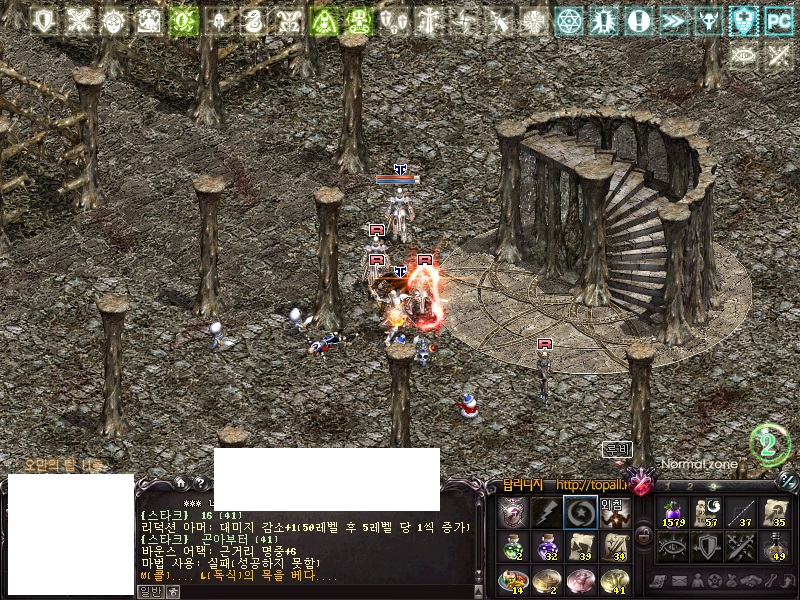The image size is (800, 600).
Task: Activate the 외침 shout skill
Action: [612, 513]
